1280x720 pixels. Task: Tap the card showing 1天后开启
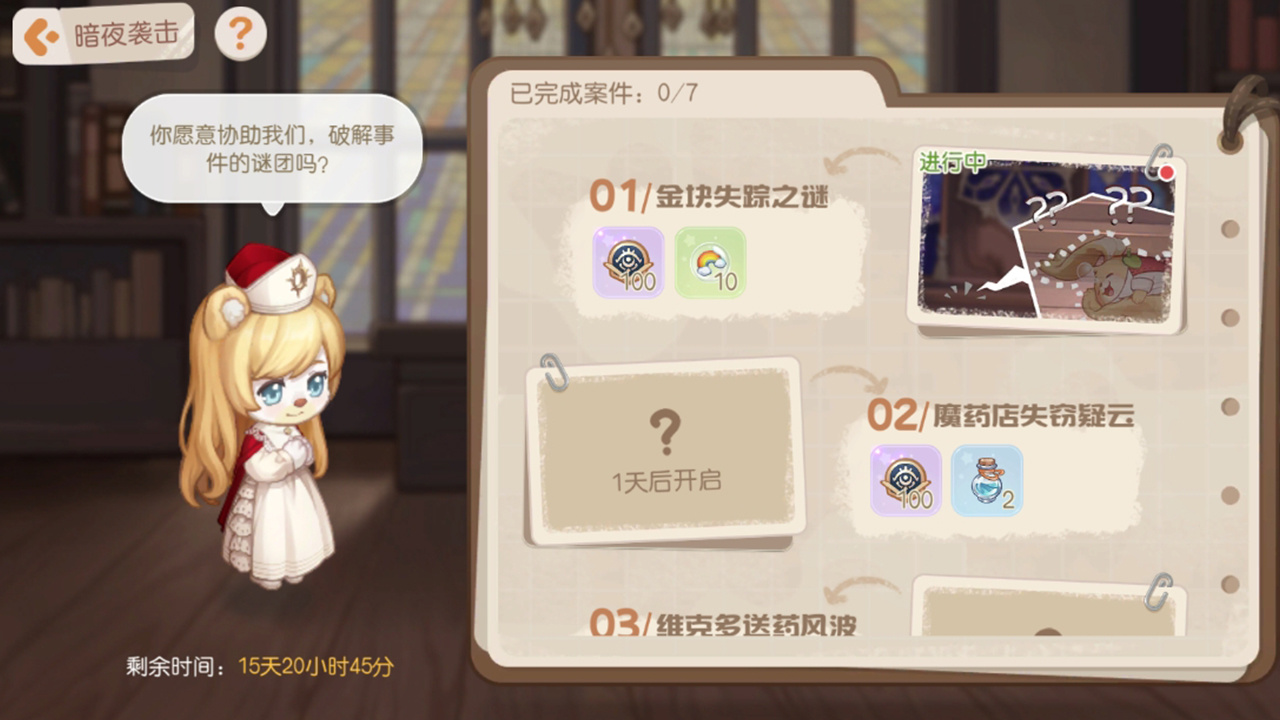click(x=665, y=450)
